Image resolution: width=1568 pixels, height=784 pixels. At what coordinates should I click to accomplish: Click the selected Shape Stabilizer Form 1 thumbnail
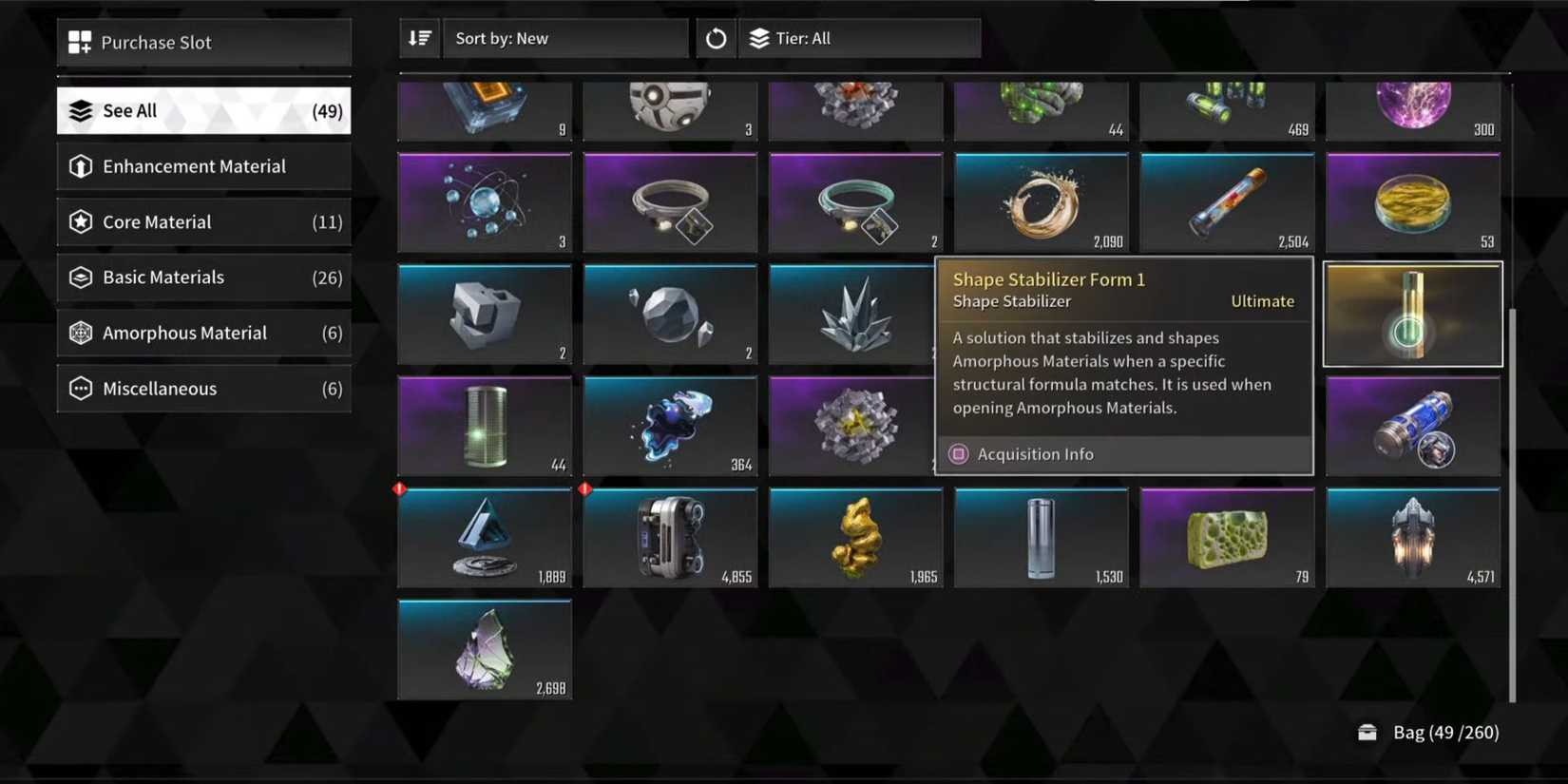(x=1412, y=314)
